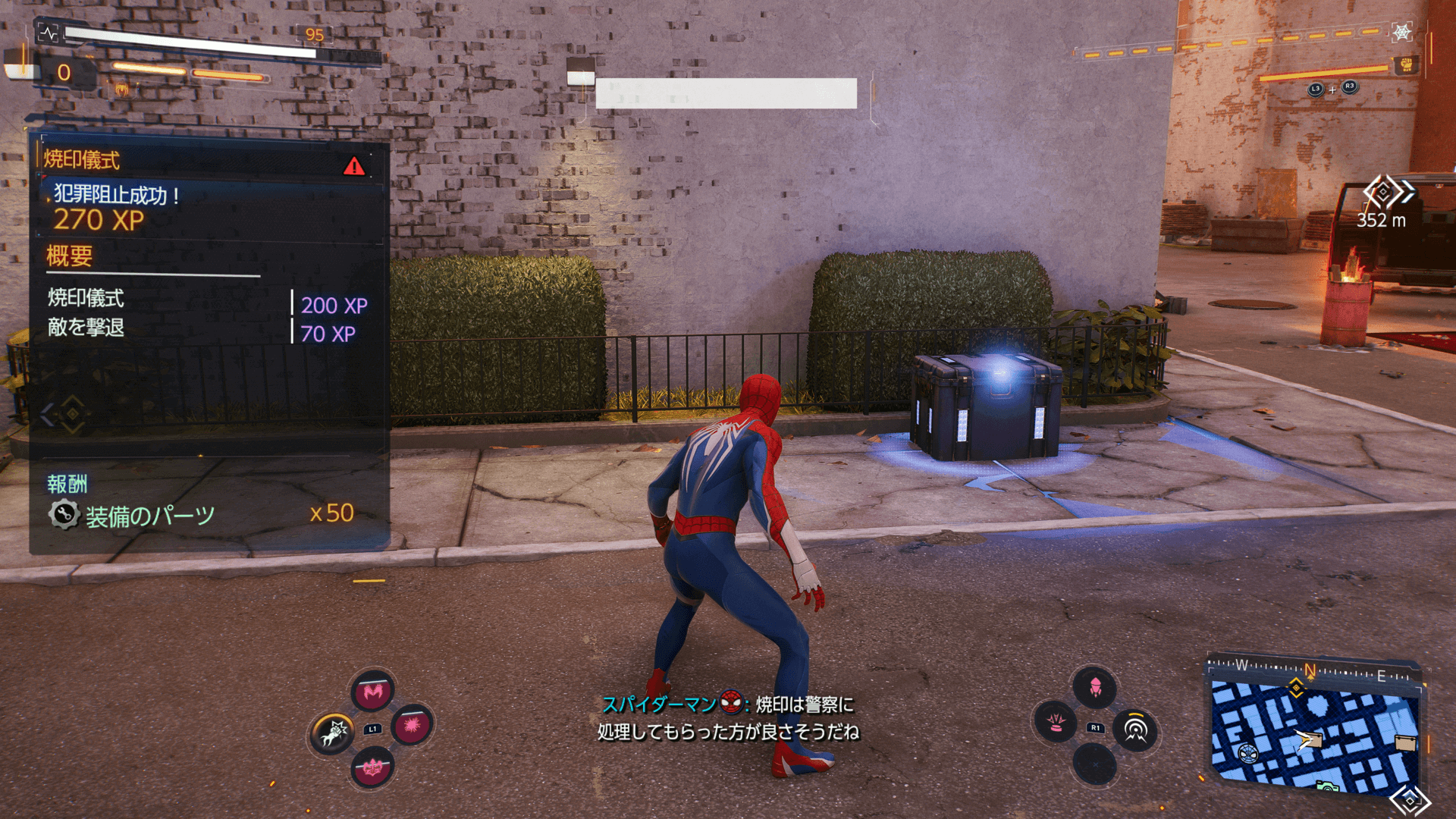The width and height of the screenshot is (1456, 819).
Task: Click the green camera marker on minimap
Action: [x=1327, y=787]
